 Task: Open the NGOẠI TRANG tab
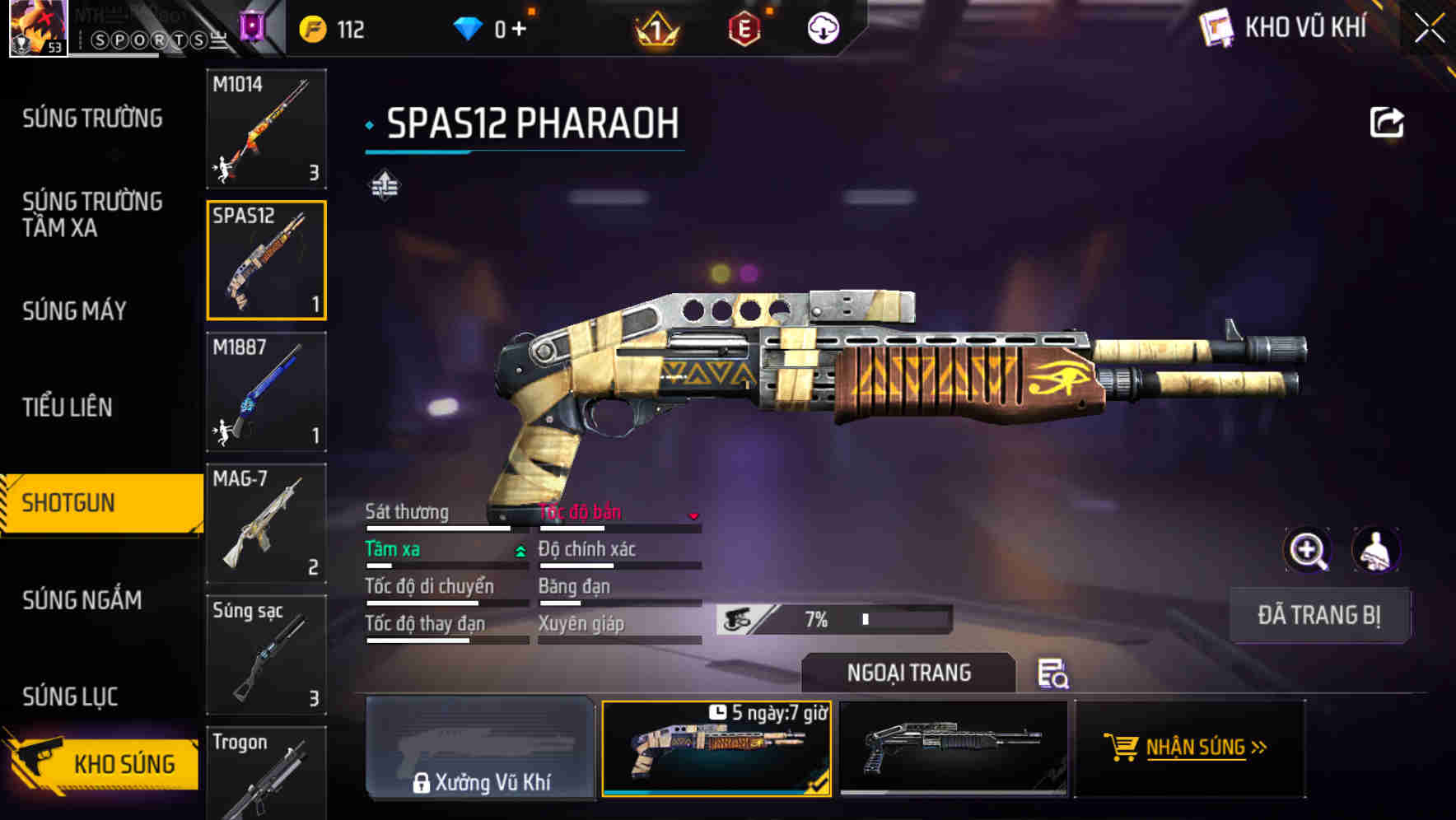(x=909, y=673)
